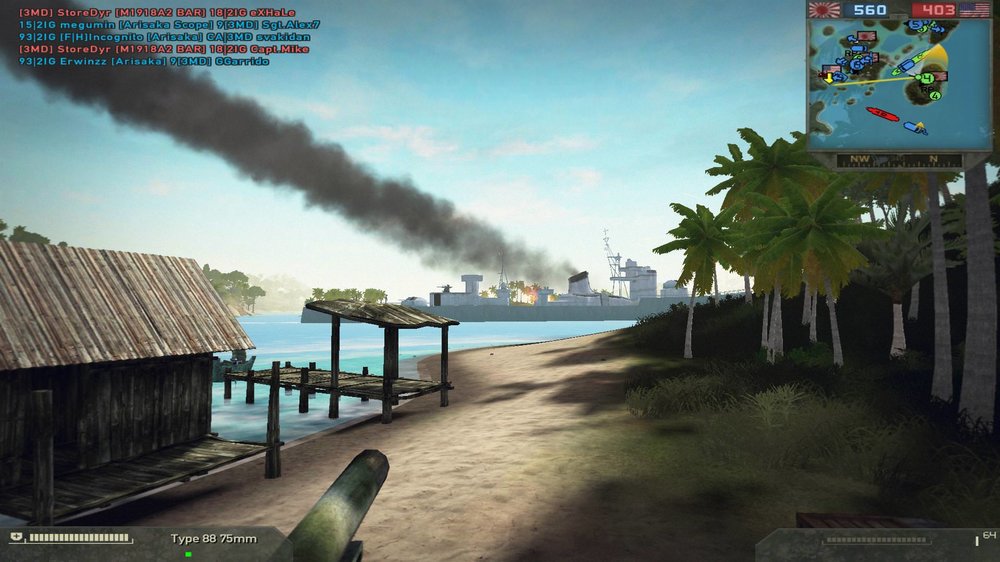Click the American team flag icon
1000x562 pixels.
(x=973, y=10)
